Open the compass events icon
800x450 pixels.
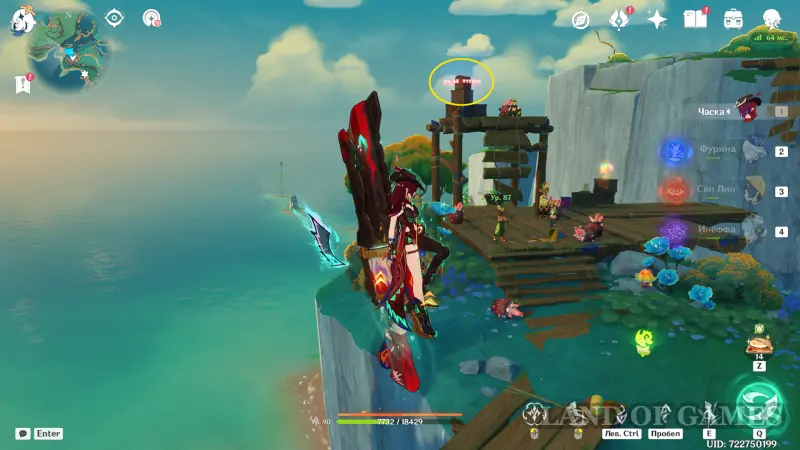pyautogui.click(x=580, y=19)
